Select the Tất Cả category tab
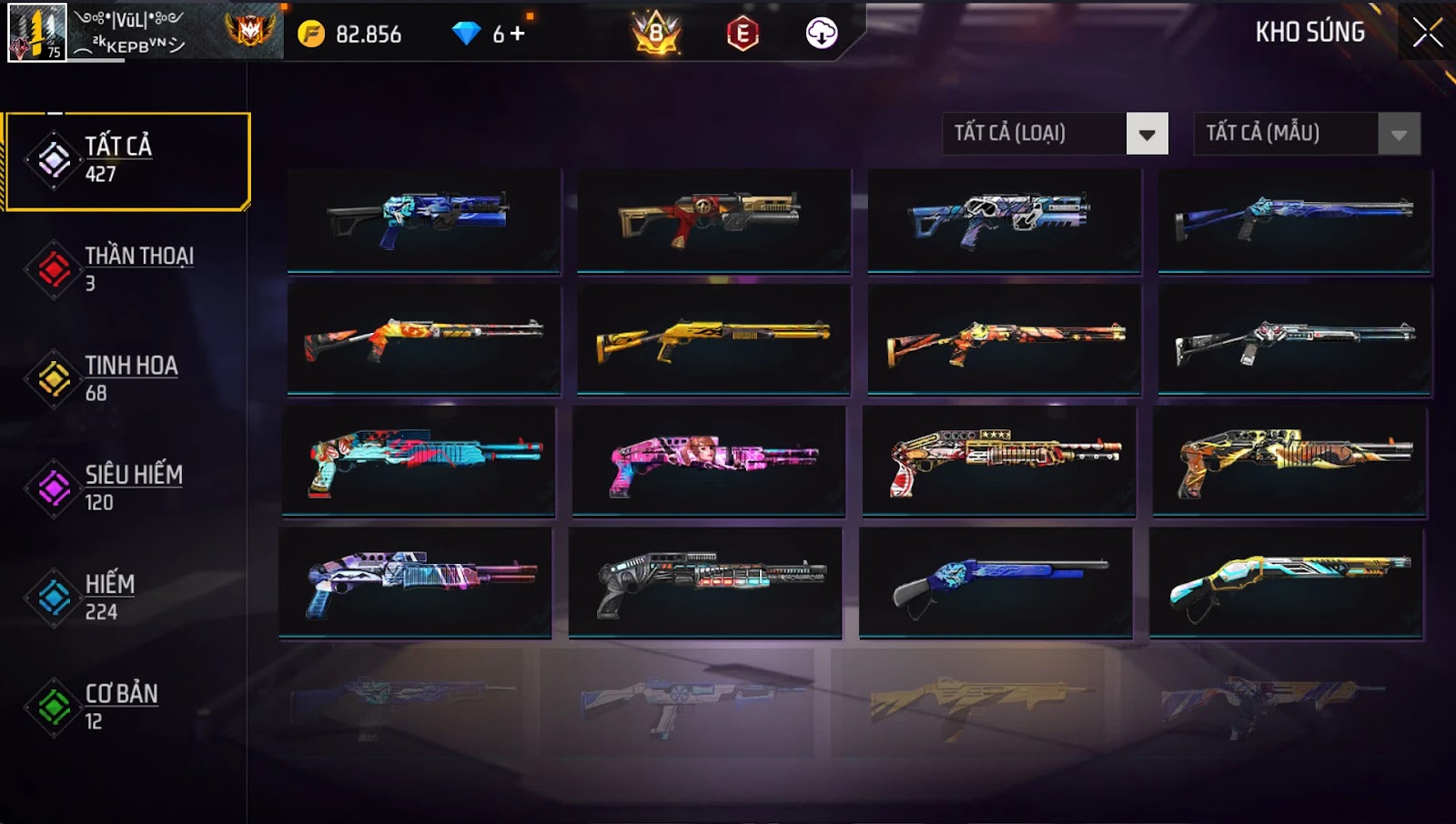1456x824 pixels. (127, 161)
